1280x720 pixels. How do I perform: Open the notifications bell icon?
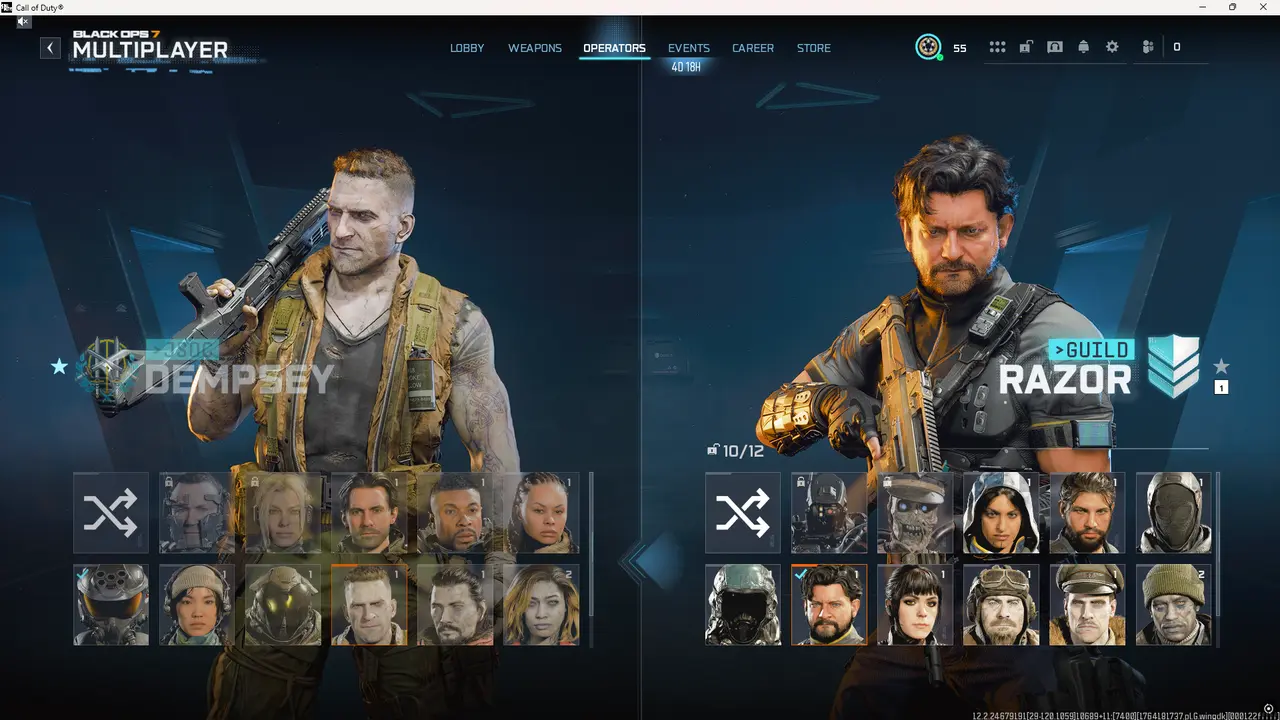1083,46
